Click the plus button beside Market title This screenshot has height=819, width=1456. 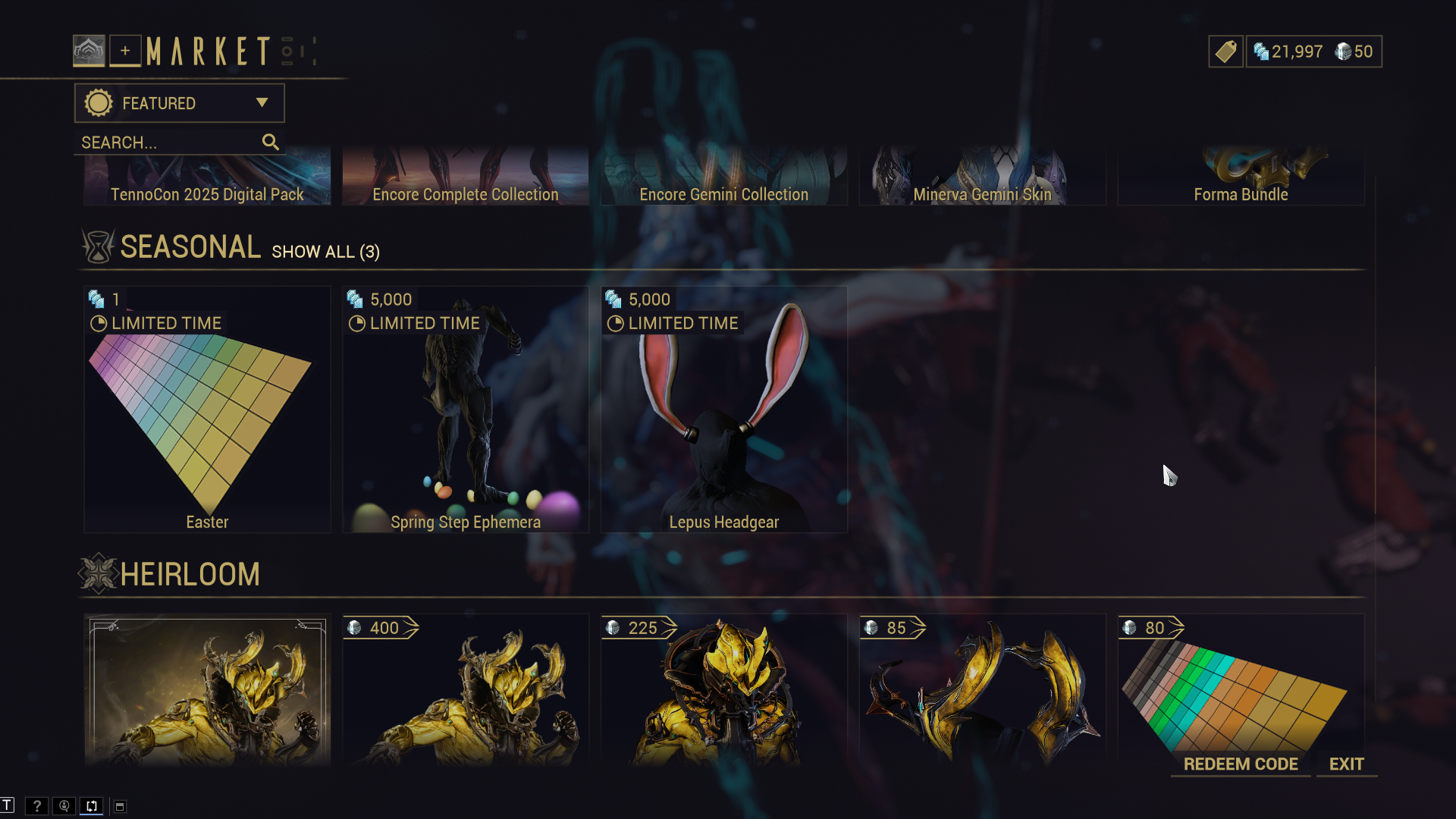point(125,51)
